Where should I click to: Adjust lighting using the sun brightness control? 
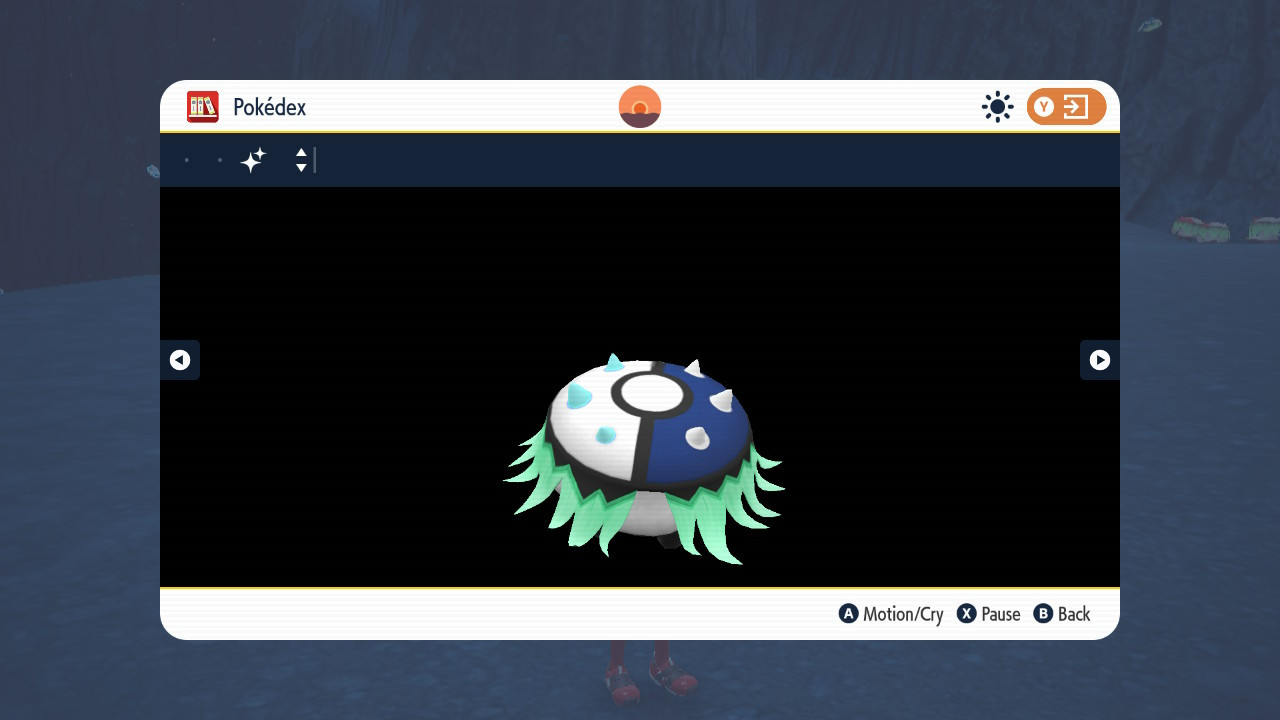(x=997, y=107)
